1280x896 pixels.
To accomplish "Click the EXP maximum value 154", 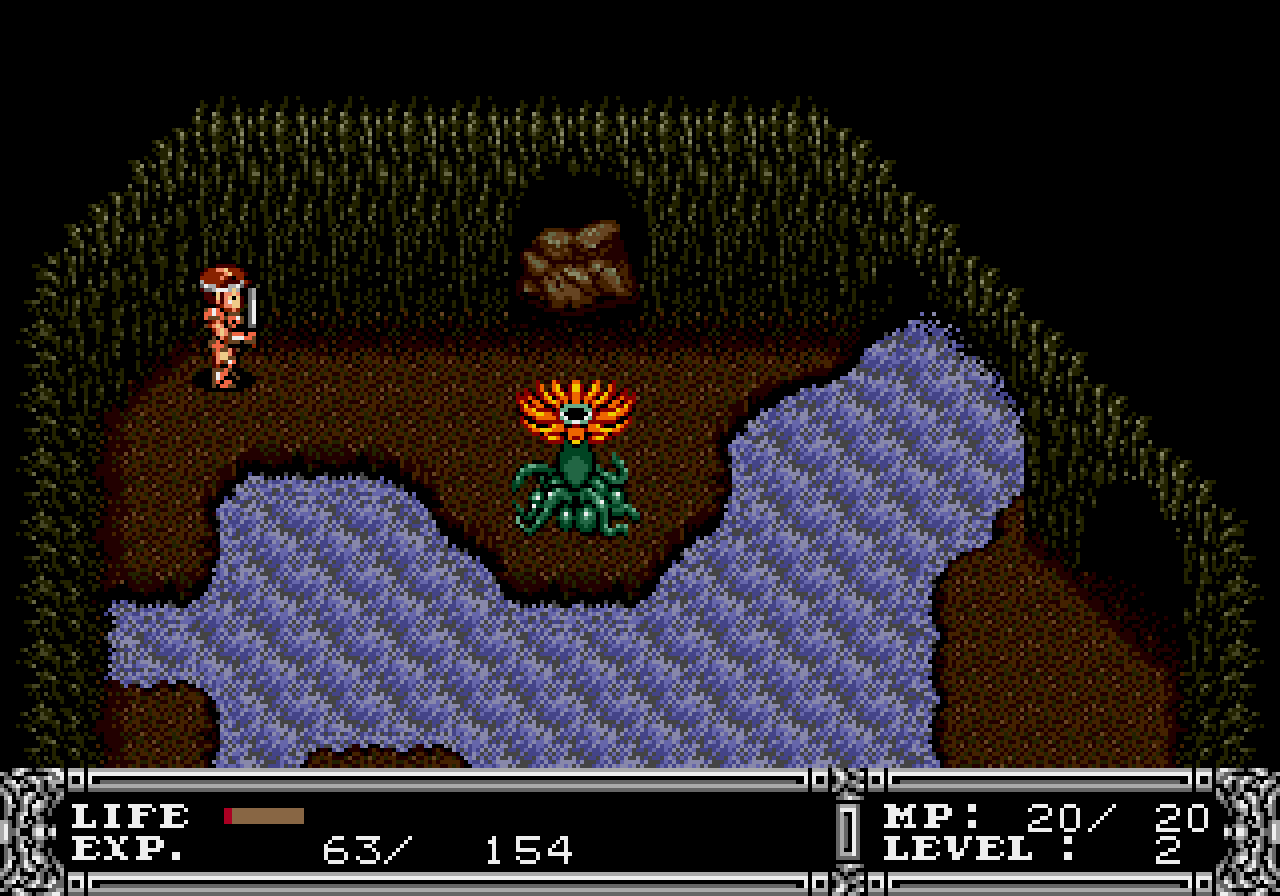I will click(x=530, y=852).
